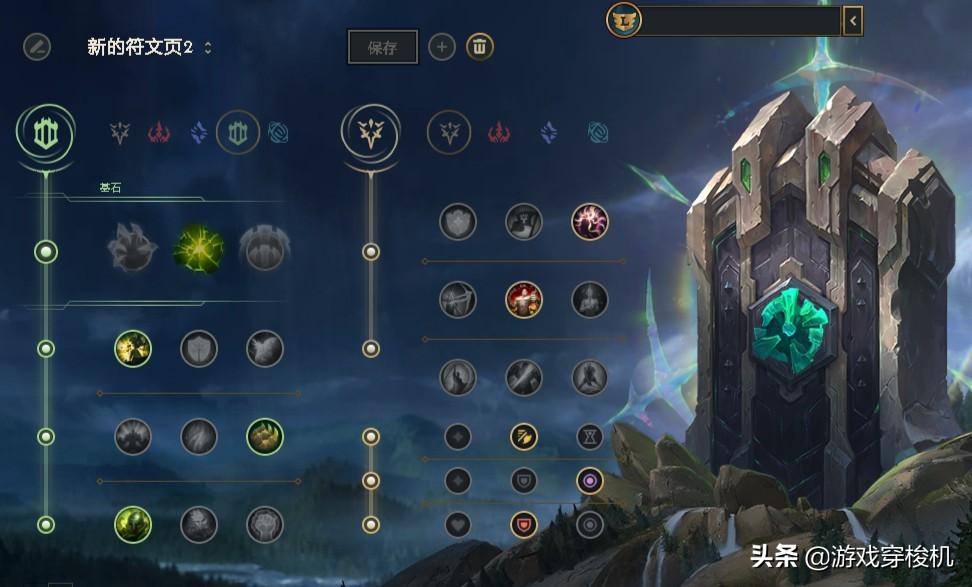Add a new rune page
Viewport: 972px width, 587px height.
(x=442, y=46)
